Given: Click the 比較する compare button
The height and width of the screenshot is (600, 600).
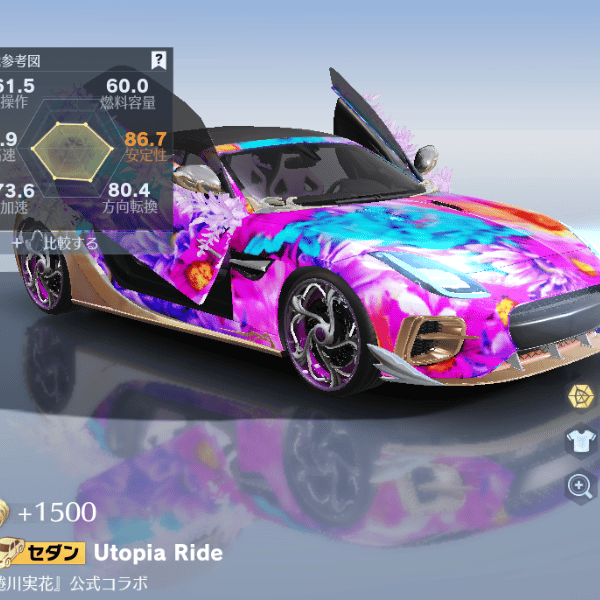Looking at the screenshot, I should (x=60, y=242).
